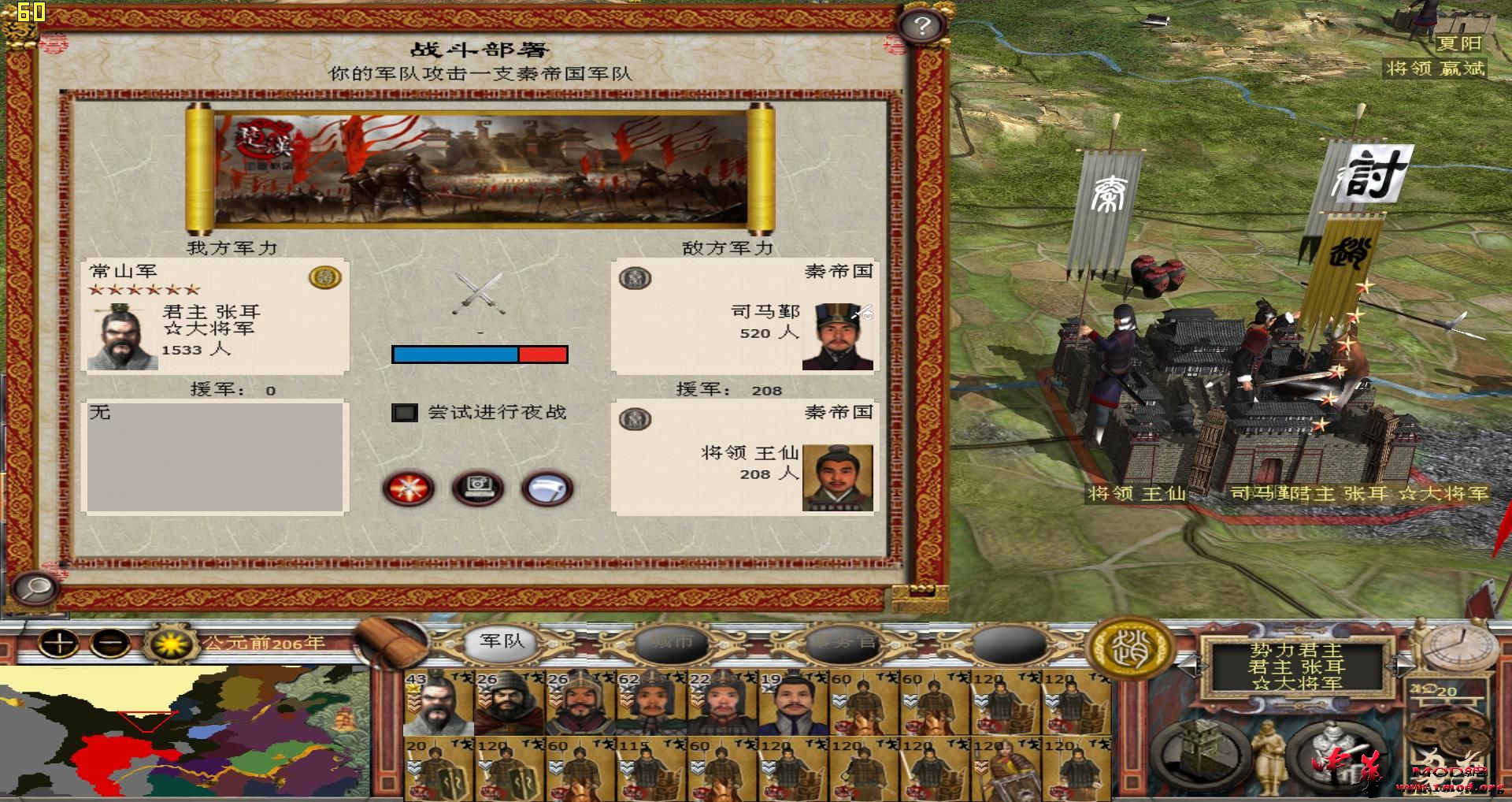Screen dimensions: 1512x802
Task: Enable the 尝试进行夜战 night battle checkbox
Action: click(x=406, y=412)
